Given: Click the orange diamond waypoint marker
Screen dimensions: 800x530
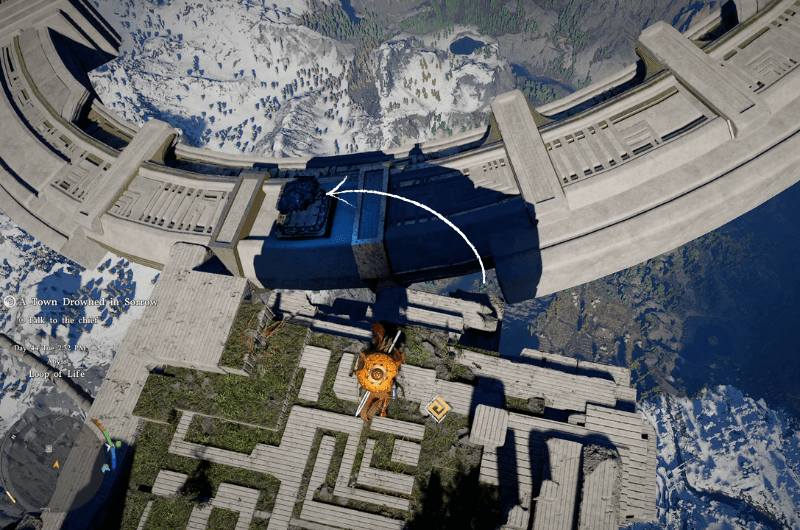Looking at the screenshot, I should 437,408.
